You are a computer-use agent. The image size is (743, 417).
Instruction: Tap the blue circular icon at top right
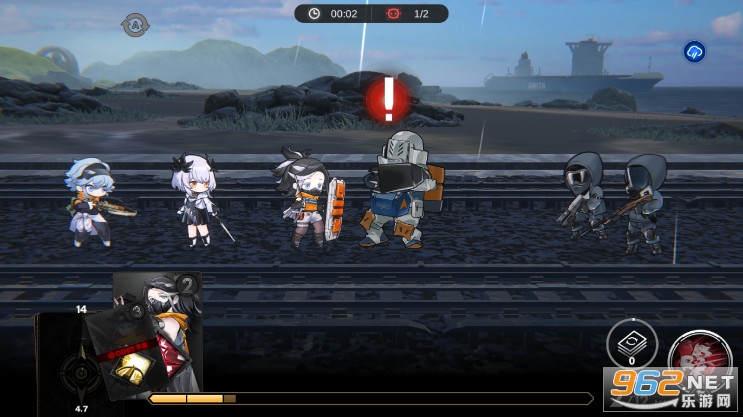pos(694,52)
